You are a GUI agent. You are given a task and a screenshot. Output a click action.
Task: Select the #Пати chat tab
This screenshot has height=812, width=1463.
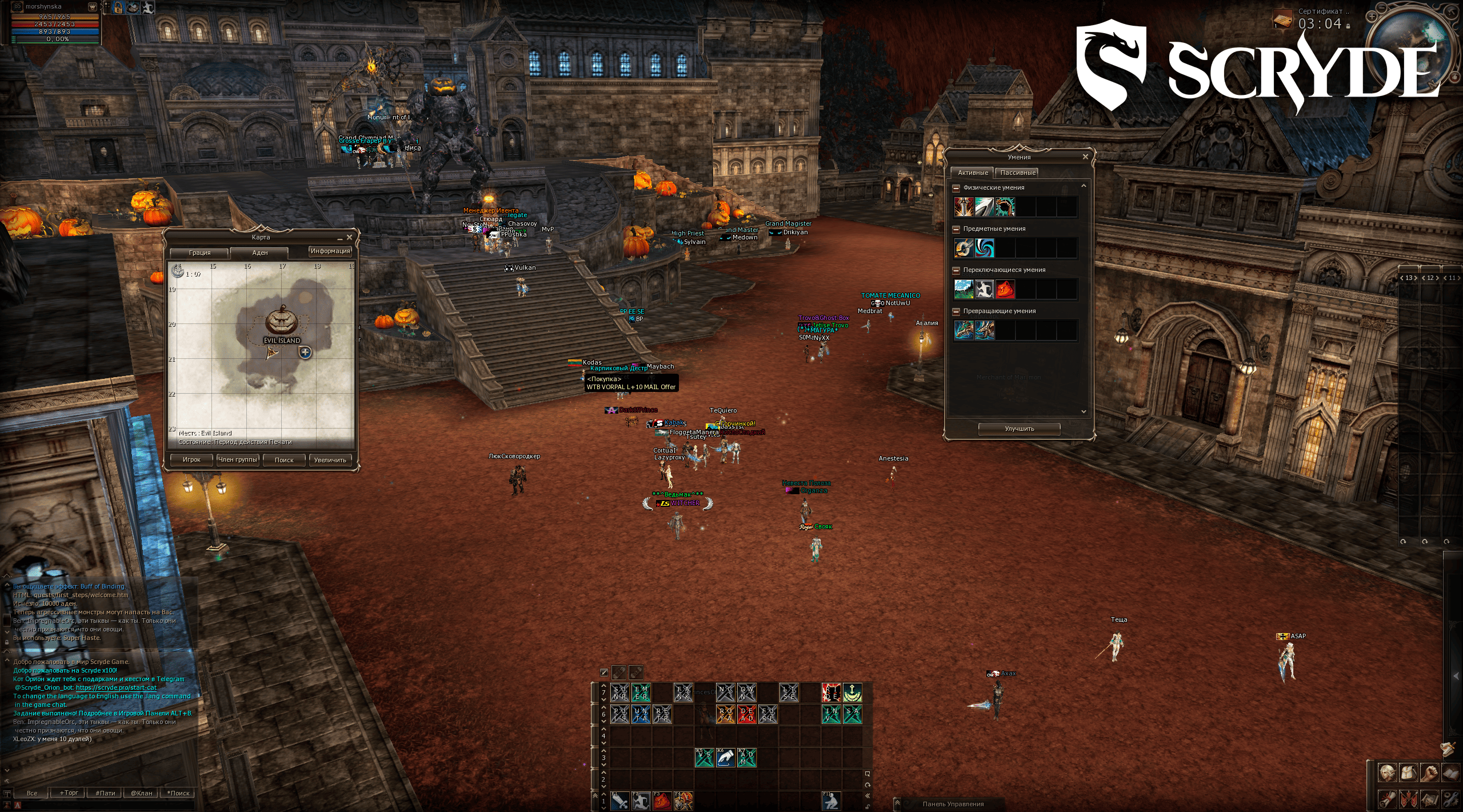[105, 793]
